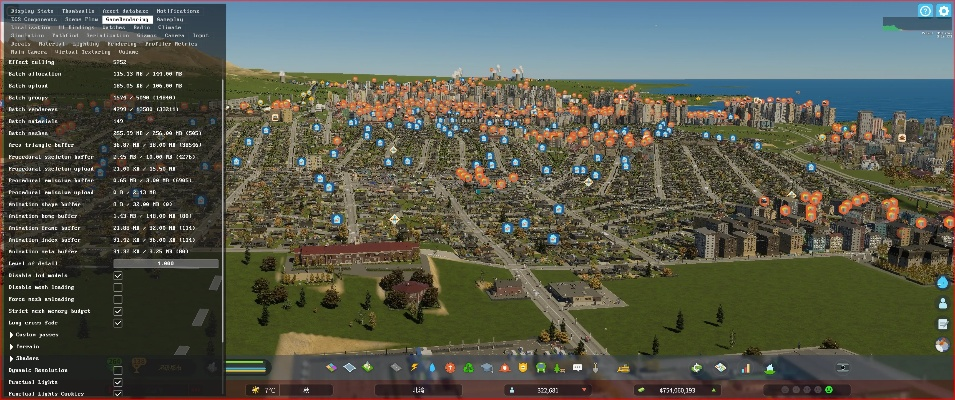Toggle the Long cross fade checkbox
This screenshot has height=400, width=955.
tap(118, 323)
